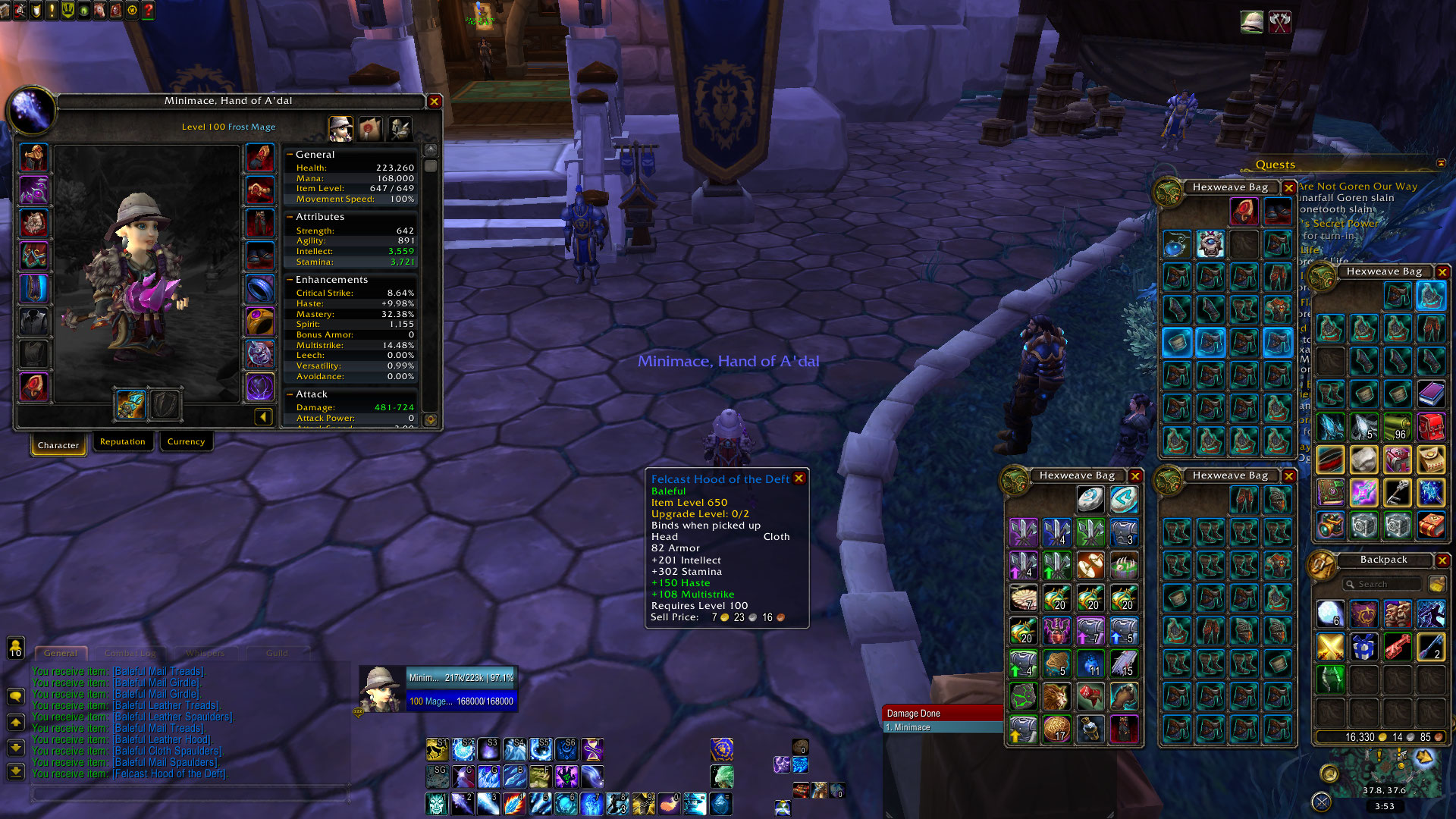Collapse the Attributes stats section
This screenshot has width=1456, height=819.
click(x=290, y=217)
